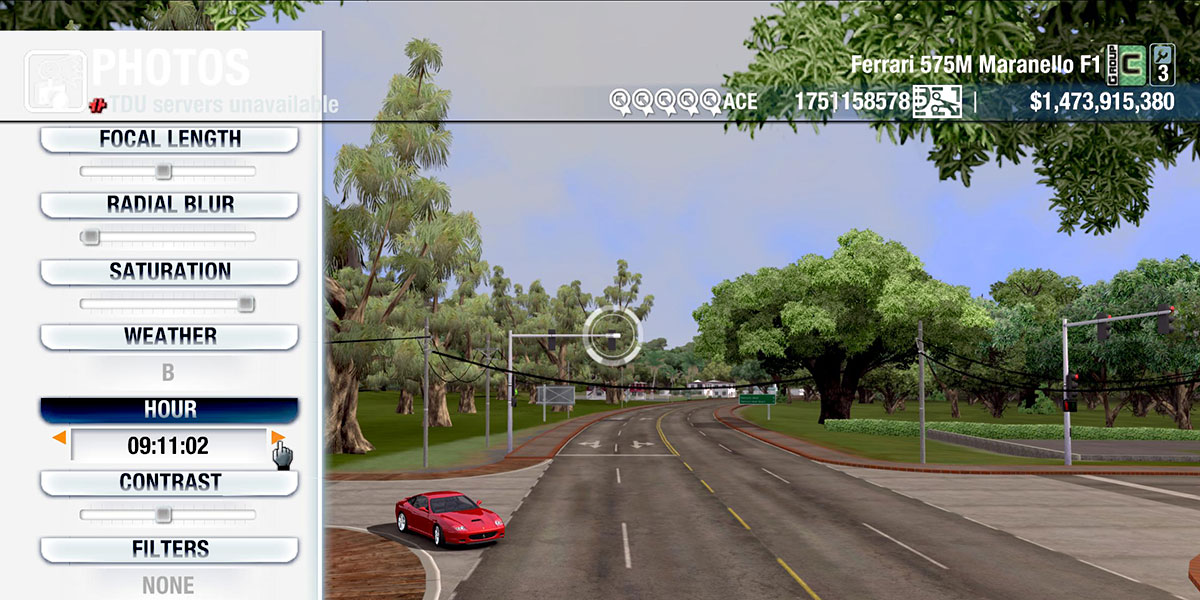Decrease hour with left orange arrow

coord(60,438)
